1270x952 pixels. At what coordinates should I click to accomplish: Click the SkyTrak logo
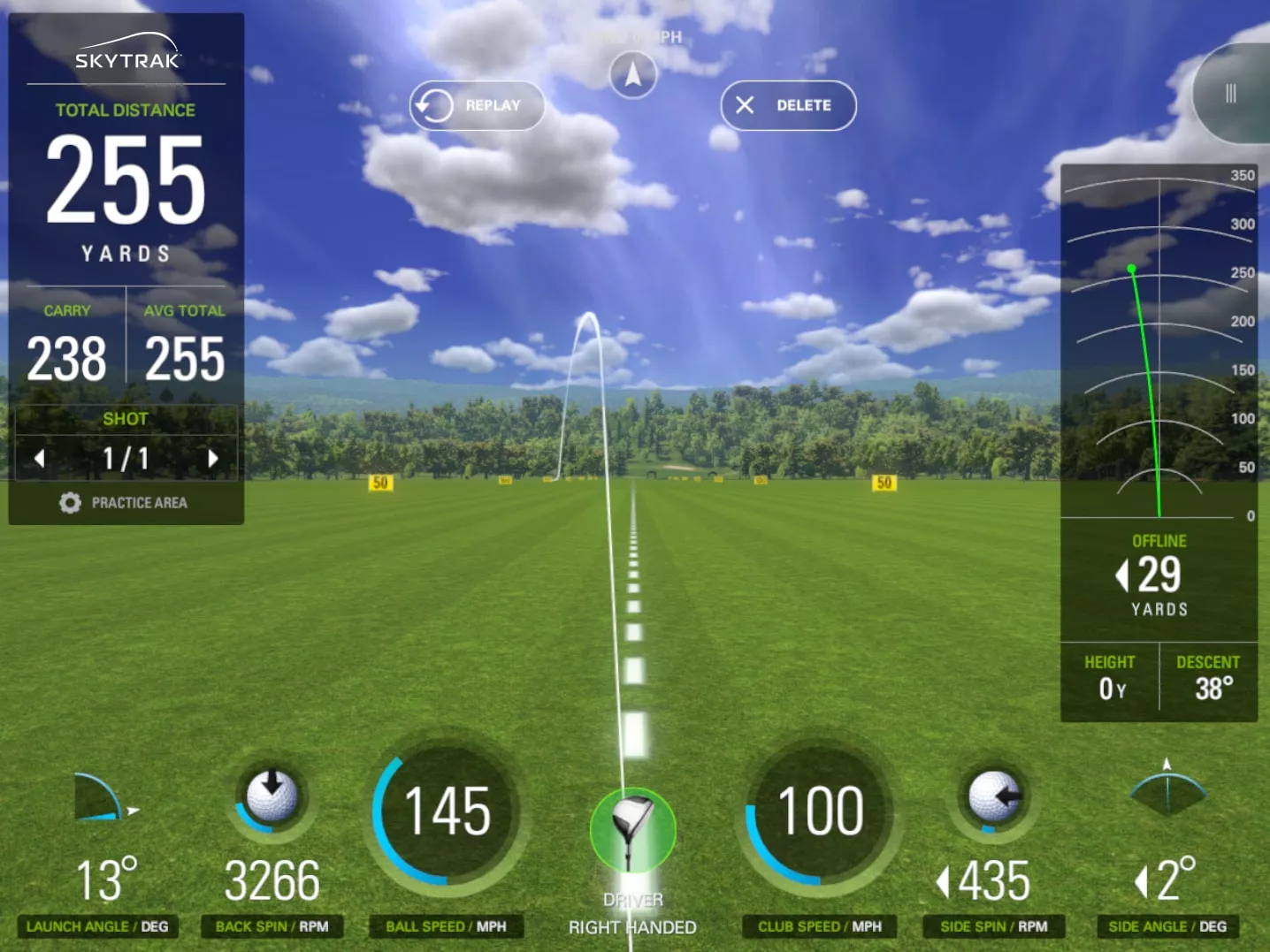point(126,54)
